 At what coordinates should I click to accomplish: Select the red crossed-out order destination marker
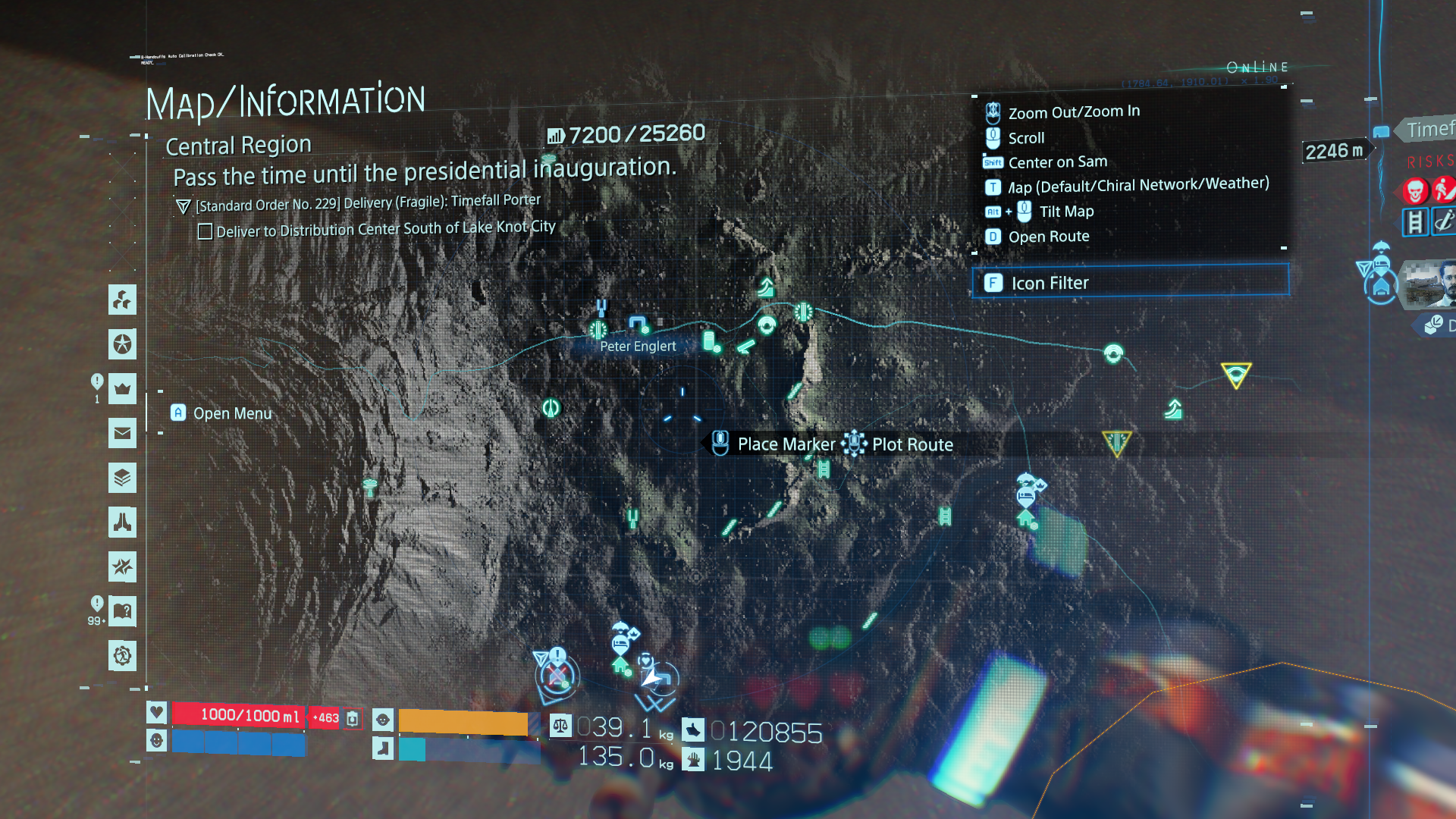(557, 675)
